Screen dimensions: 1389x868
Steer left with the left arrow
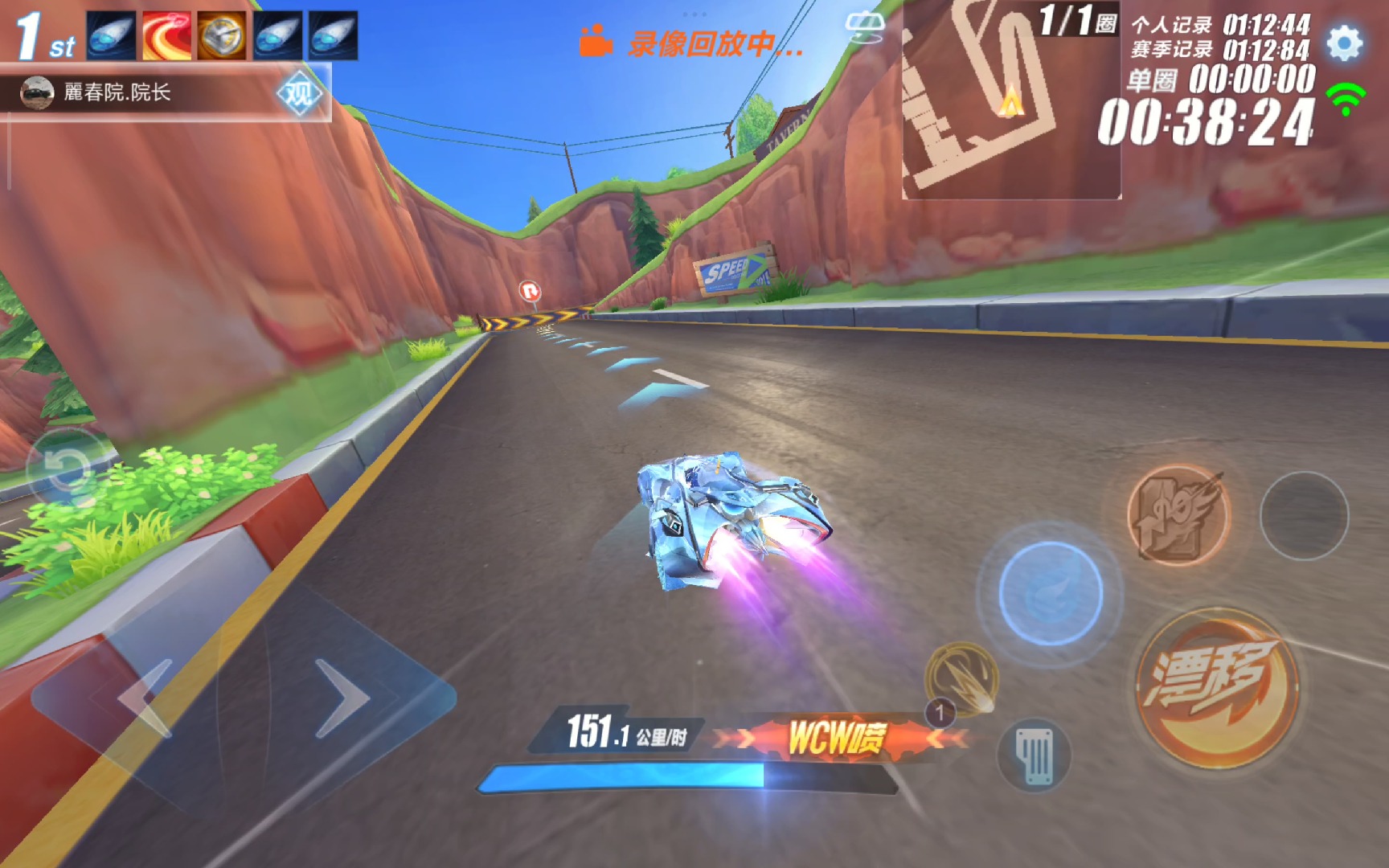click(145, 698)
